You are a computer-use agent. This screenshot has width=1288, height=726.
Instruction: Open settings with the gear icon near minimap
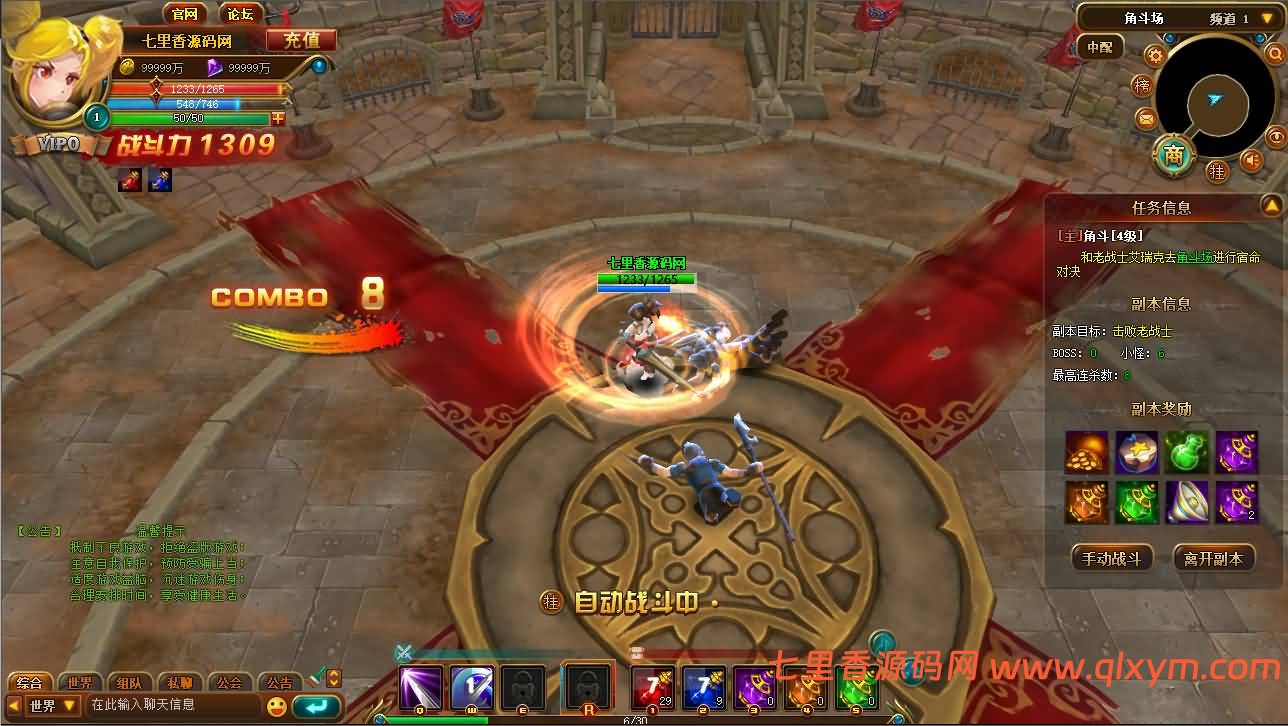pos(1154,55)
